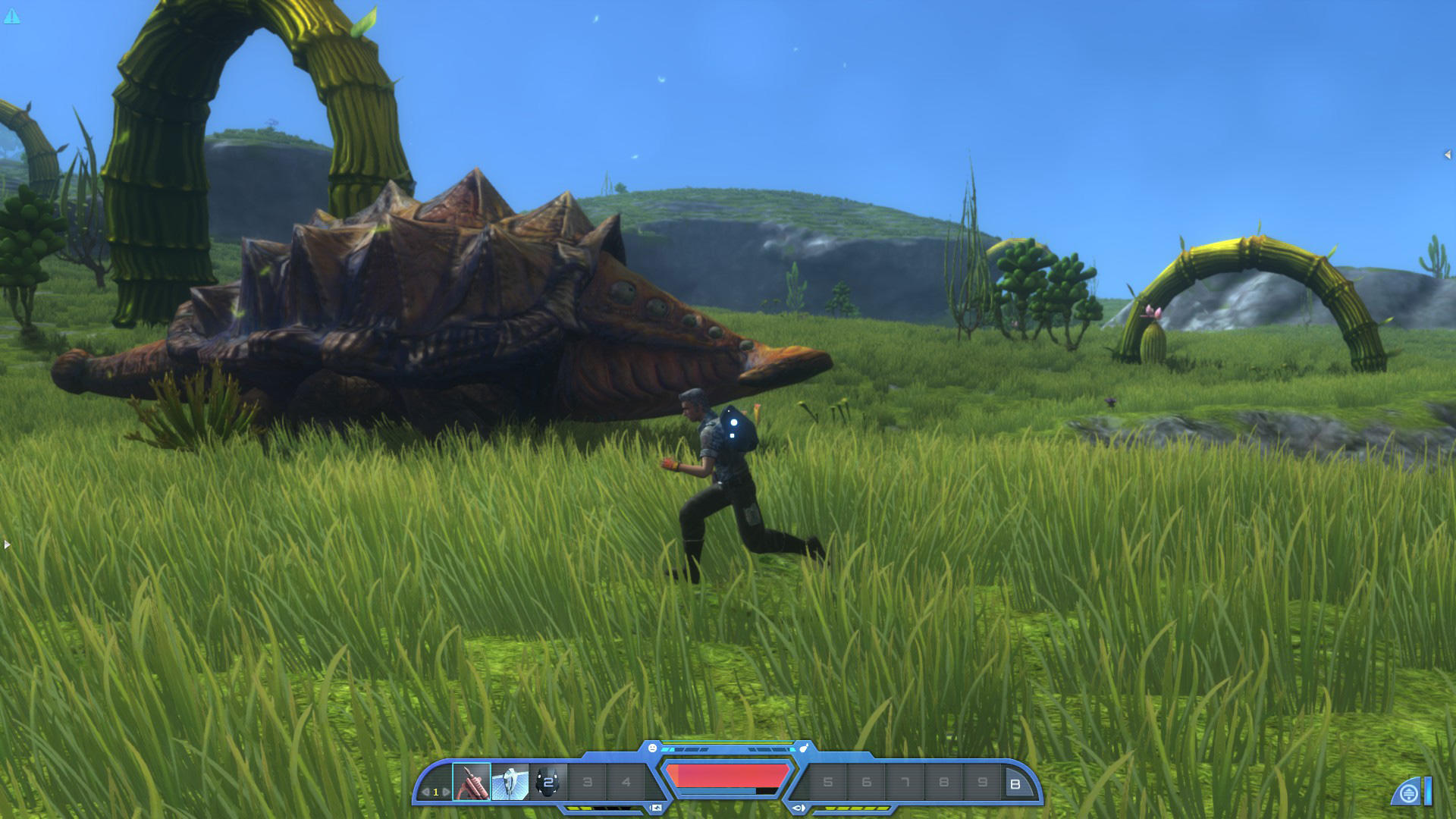Click the water drop hydration icon above the stamina bar
1456x819 pixels.
pos(803,748)
